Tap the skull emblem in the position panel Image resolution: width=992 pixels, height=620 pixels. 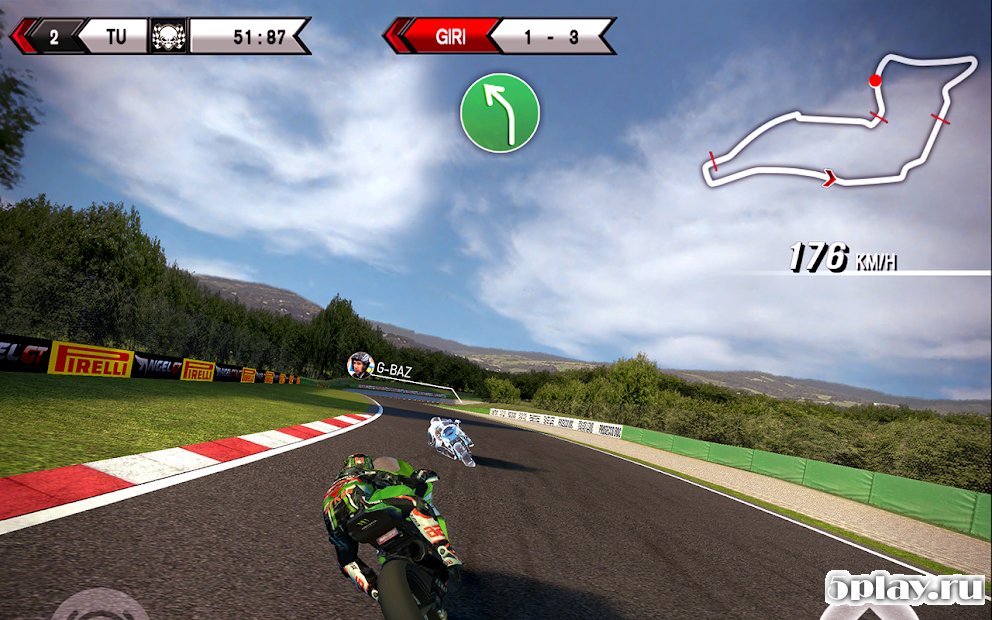point(168,36)
